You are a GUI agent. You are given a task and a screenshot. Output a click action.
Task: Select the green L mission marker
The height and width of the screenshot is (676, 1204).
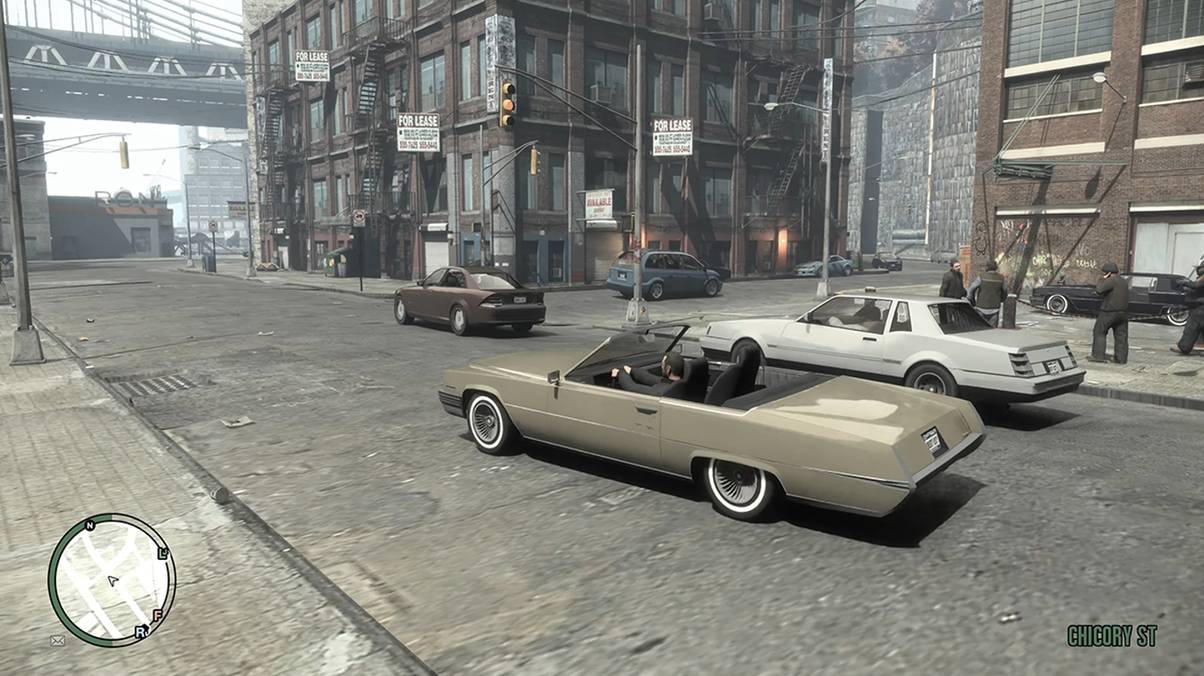point(163,553)
